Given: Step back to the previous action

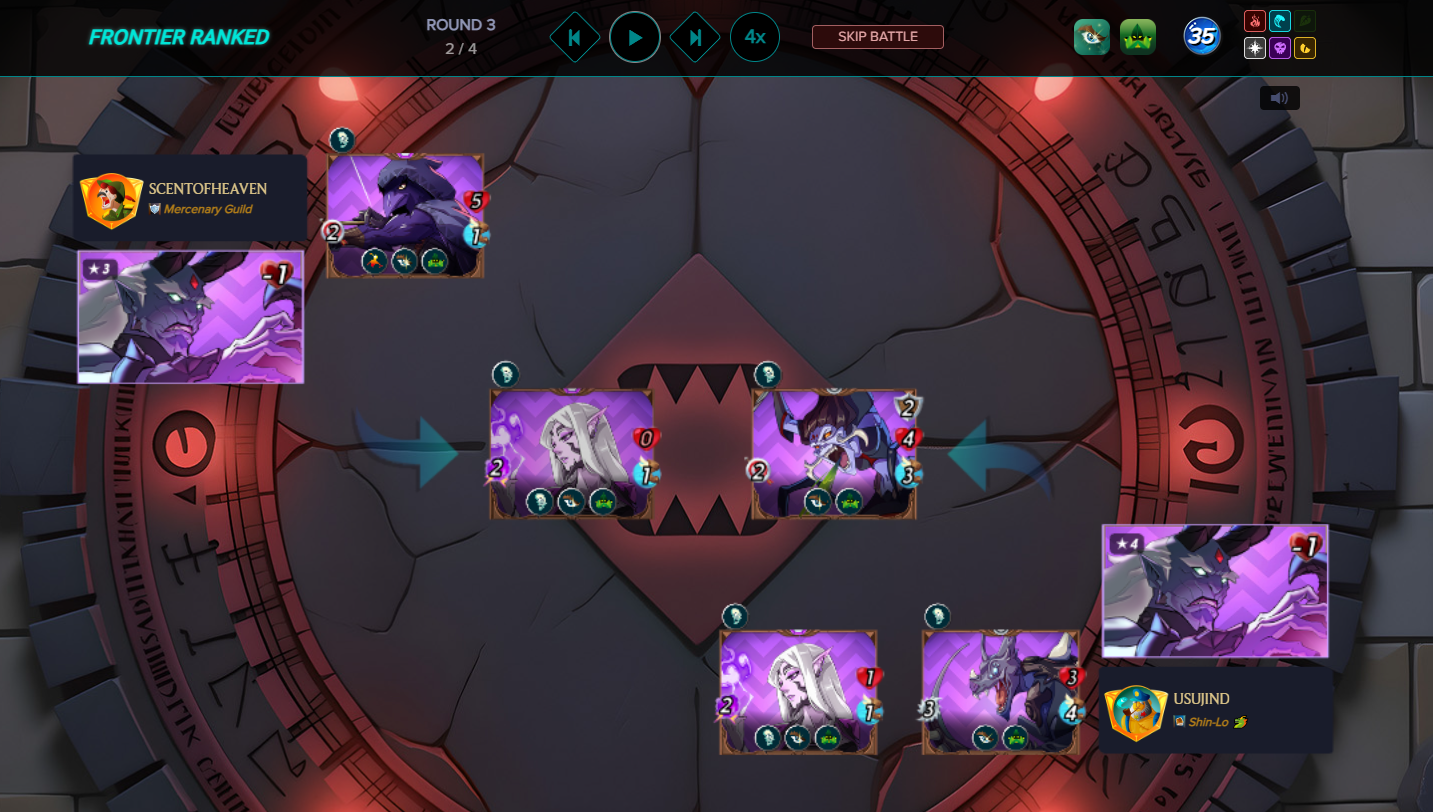Looking at the screenshot, I should point(574,38).
